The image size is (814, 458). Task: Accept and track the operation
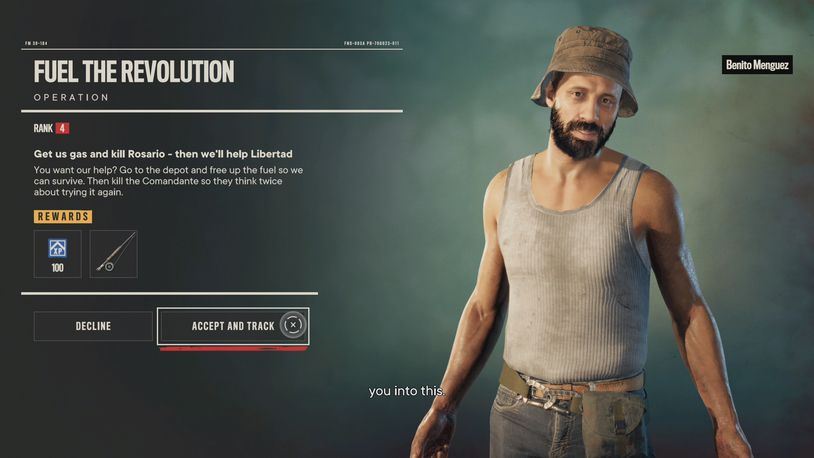(x=233, y=326)
